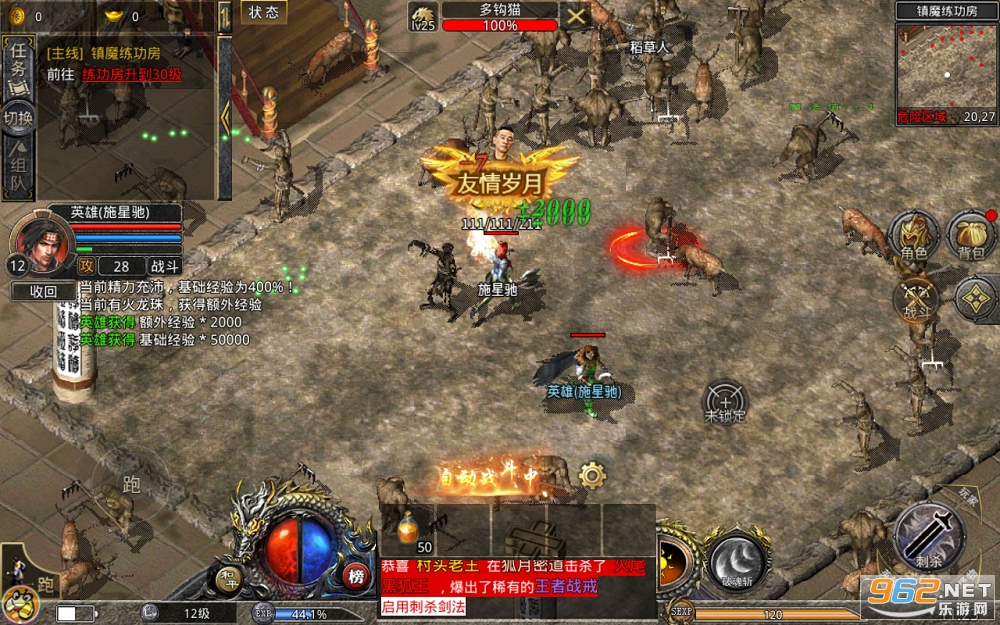This screenshot has width=1000, height=625.
Task: Open auto-battle settings gear
Action: click(592, 474)
